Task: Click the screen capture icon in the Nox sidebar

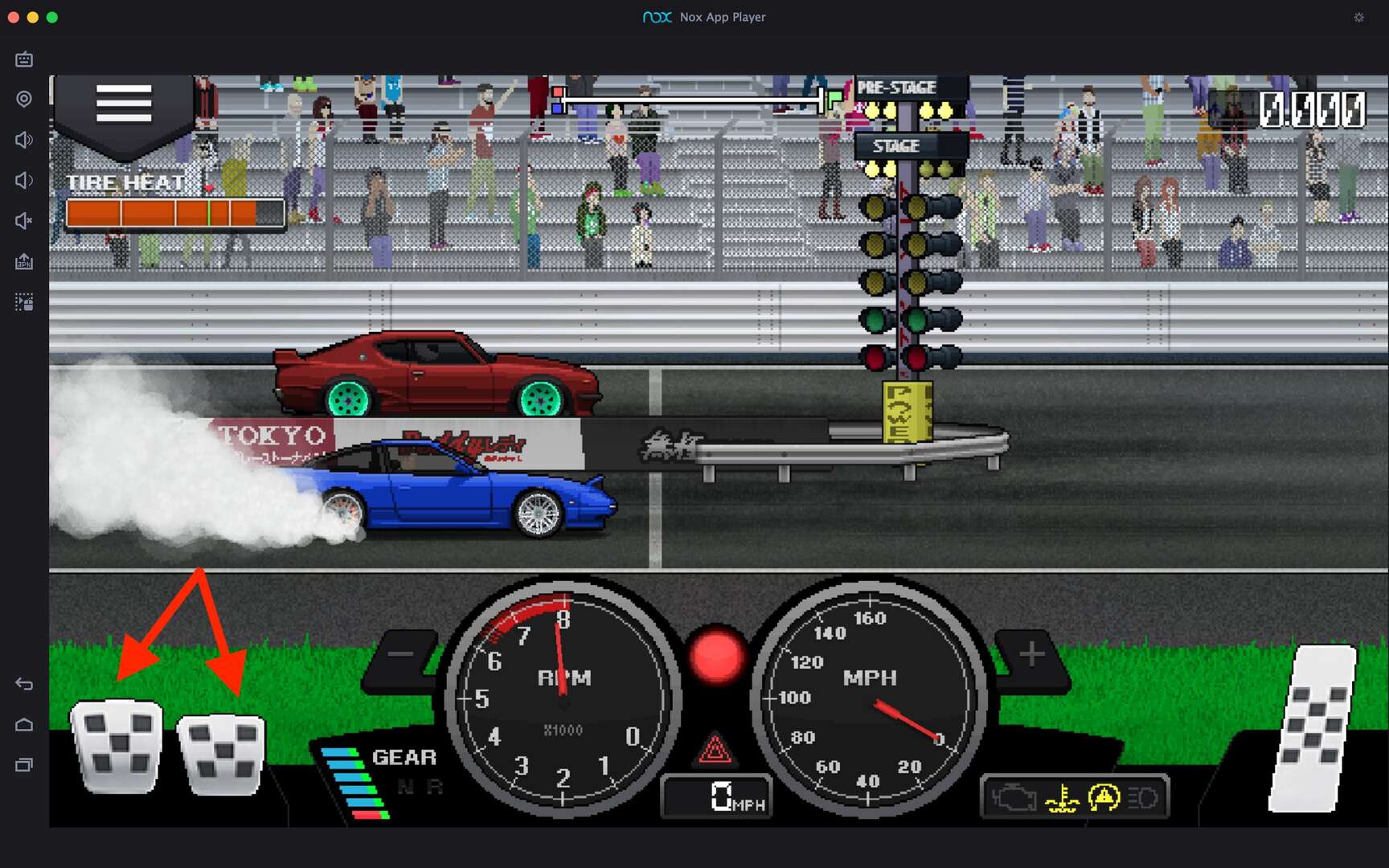Action: pyautogui.click(x=23, y=302)
